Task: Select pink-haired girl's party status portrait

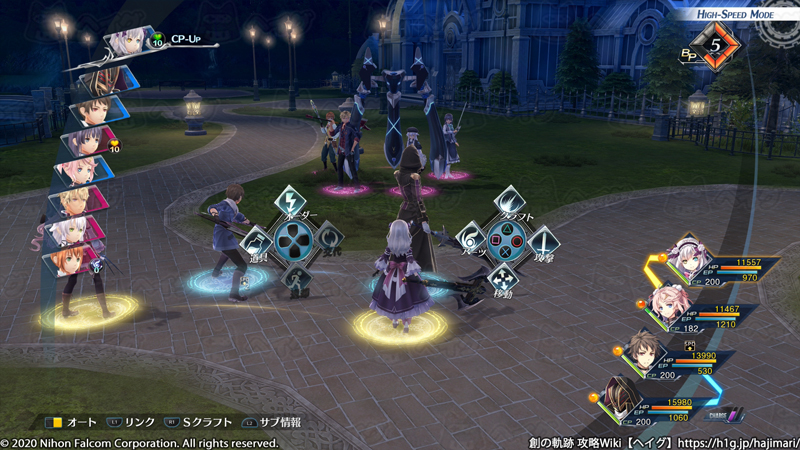Action: (665, 300)
